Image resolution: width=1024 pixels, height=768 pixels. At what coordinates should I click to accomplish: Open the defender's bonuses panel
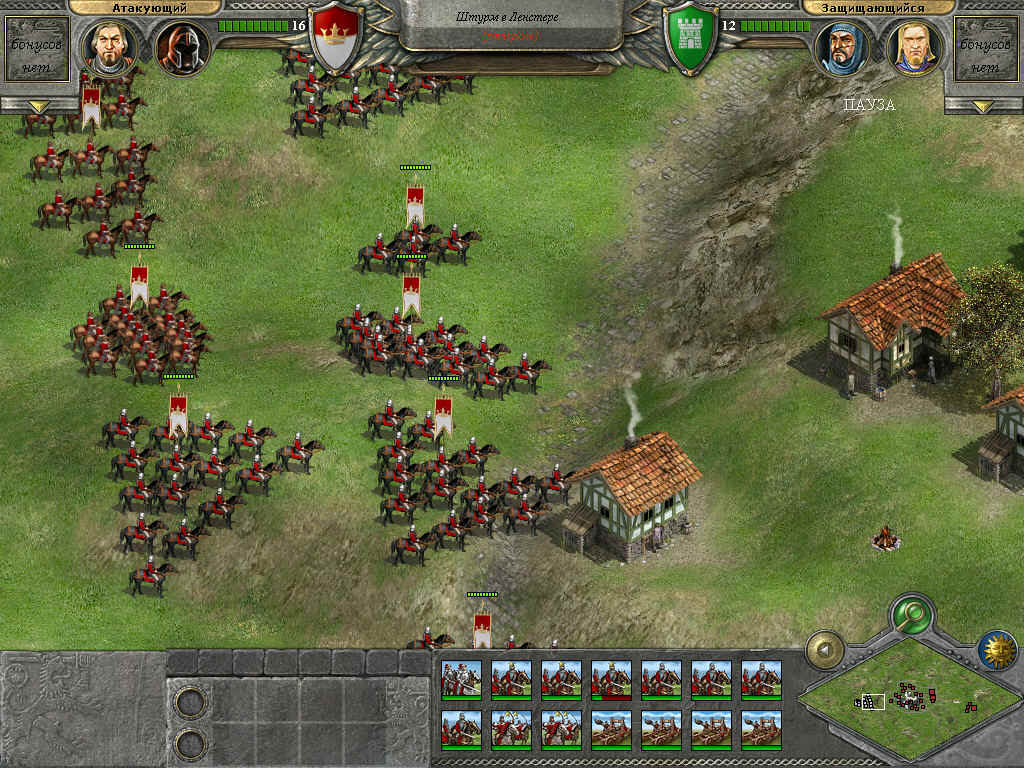[987, 48]
